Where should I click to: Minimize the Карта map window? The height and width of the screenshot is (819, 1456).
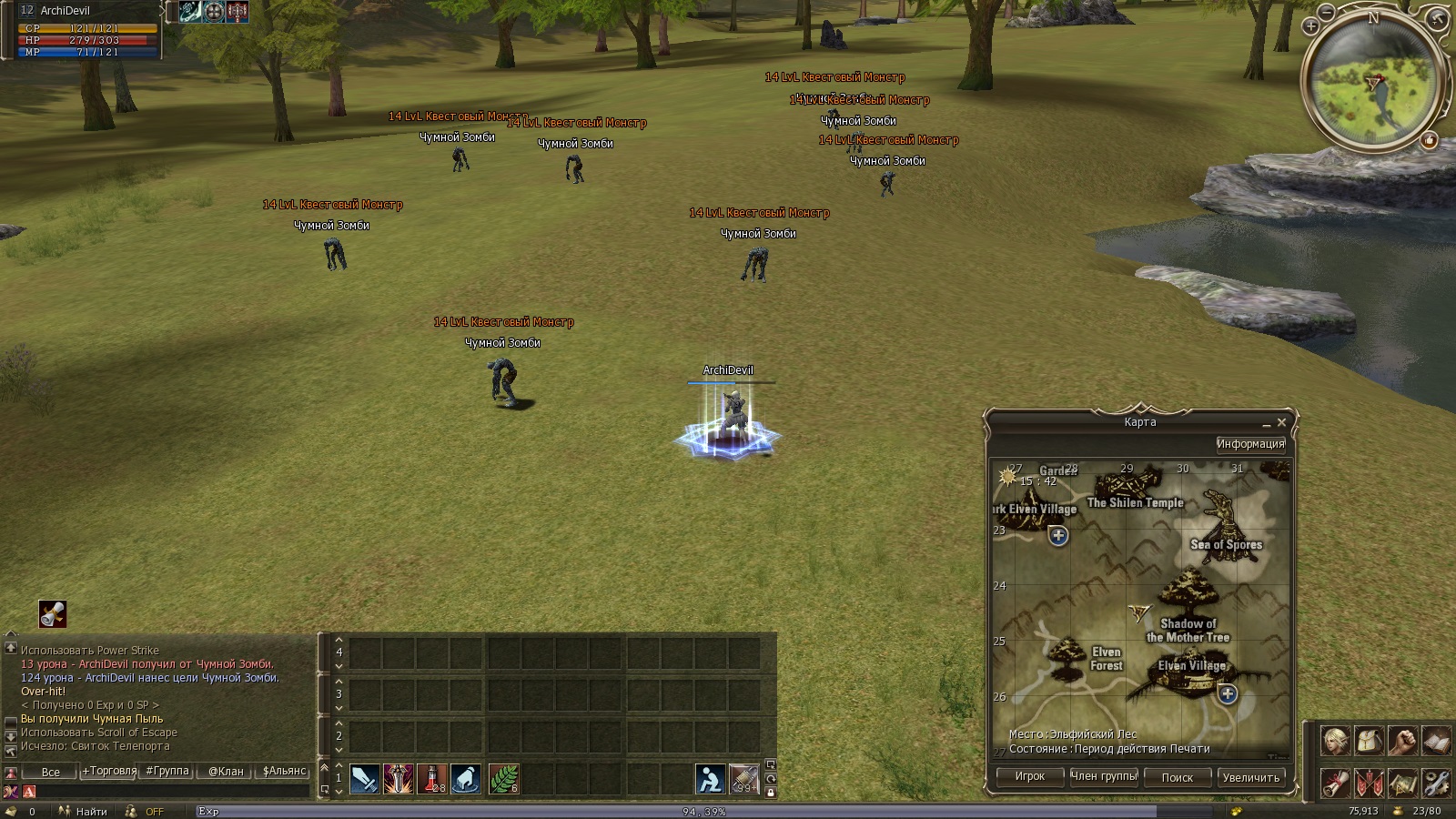tap(1266, 424)
